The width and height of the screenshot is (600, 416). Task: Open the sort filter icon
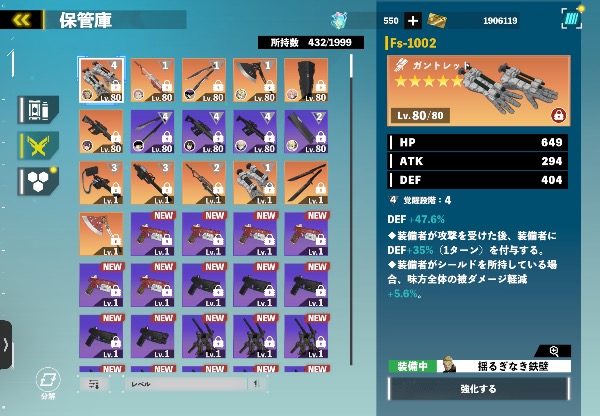94,383
